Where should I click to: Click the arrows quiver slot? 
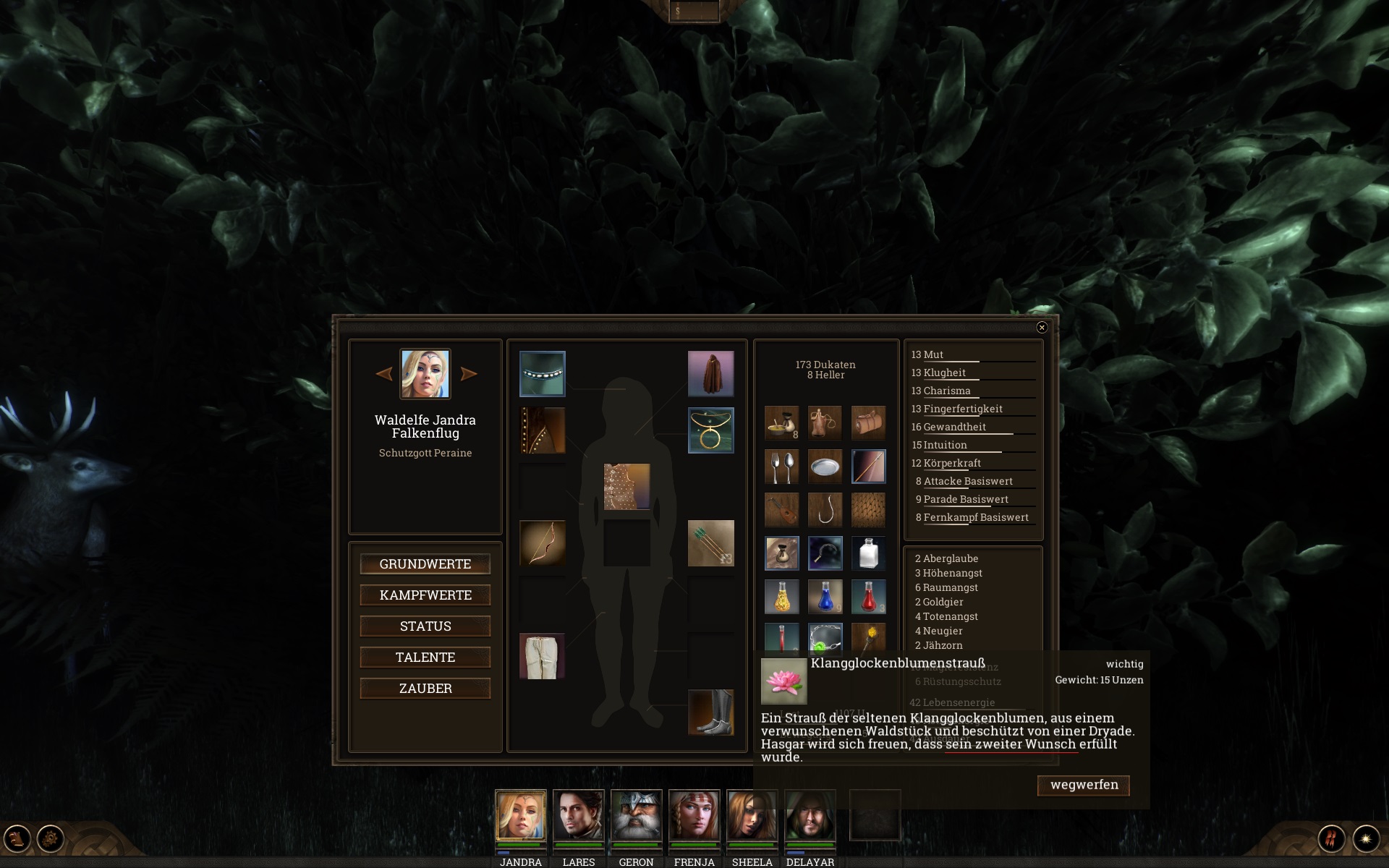point(710,543)
